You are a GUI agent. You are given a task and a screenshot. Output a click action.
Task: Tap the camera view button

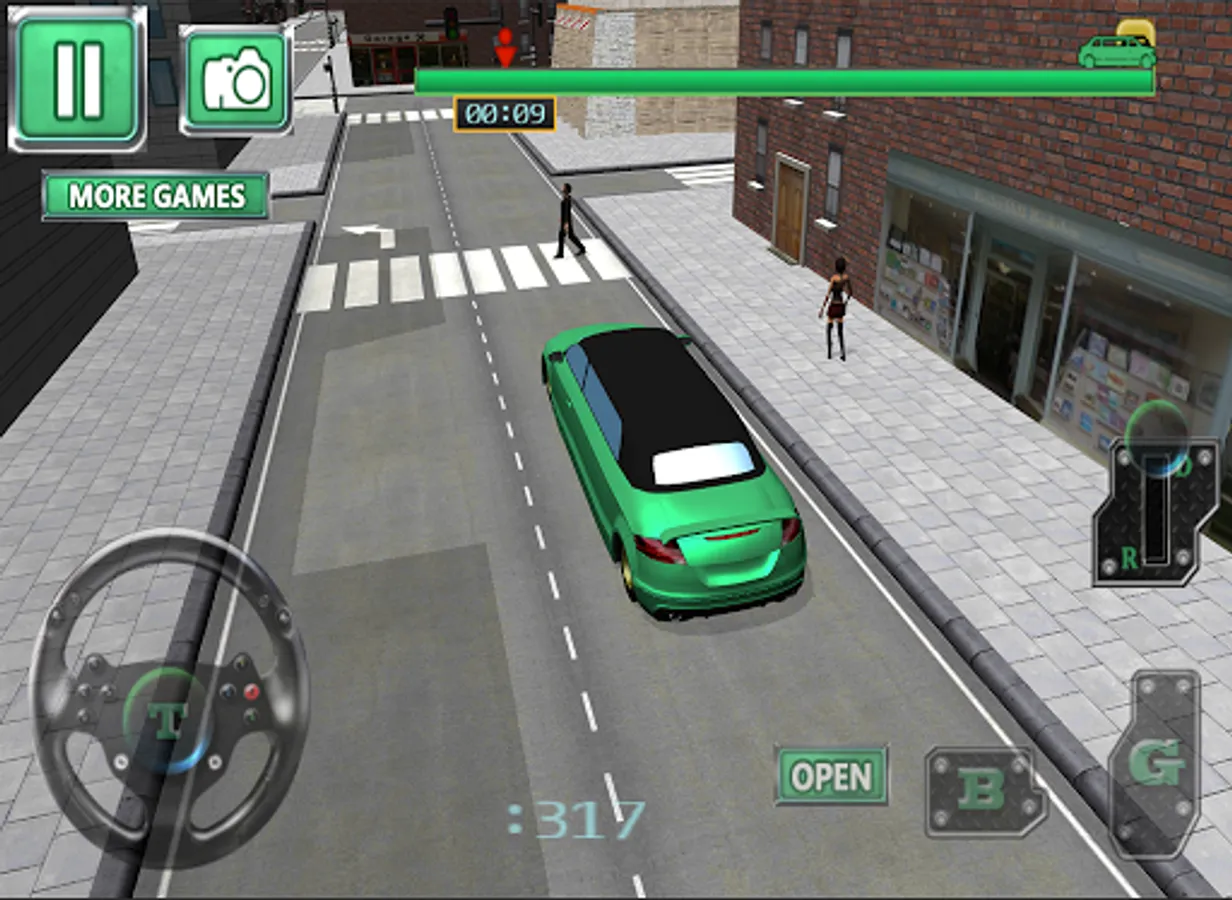tap(236, 80)
